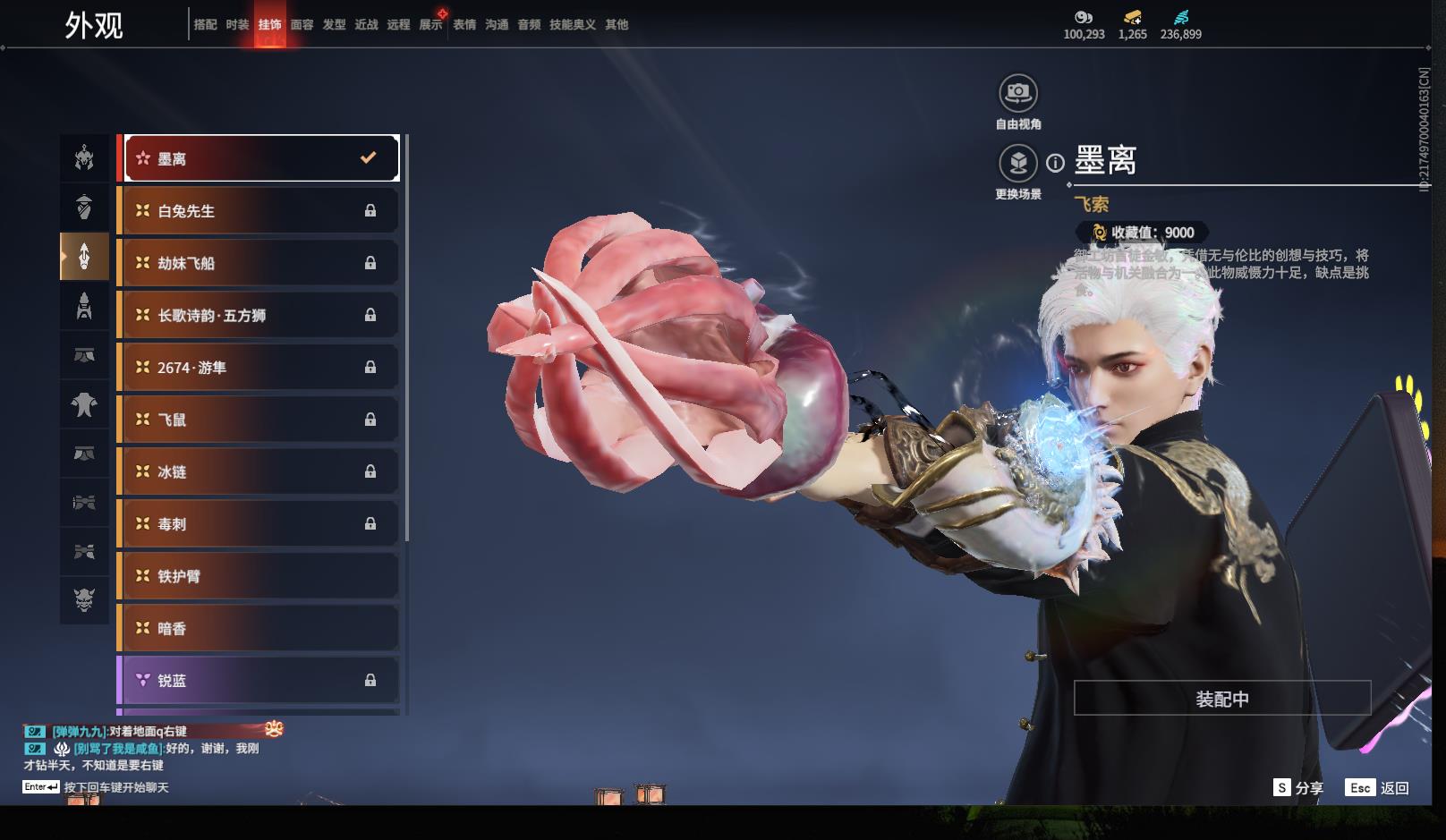The image size is (1446, 840).
Task: Click the 返回 back button
Action: 1378,788
